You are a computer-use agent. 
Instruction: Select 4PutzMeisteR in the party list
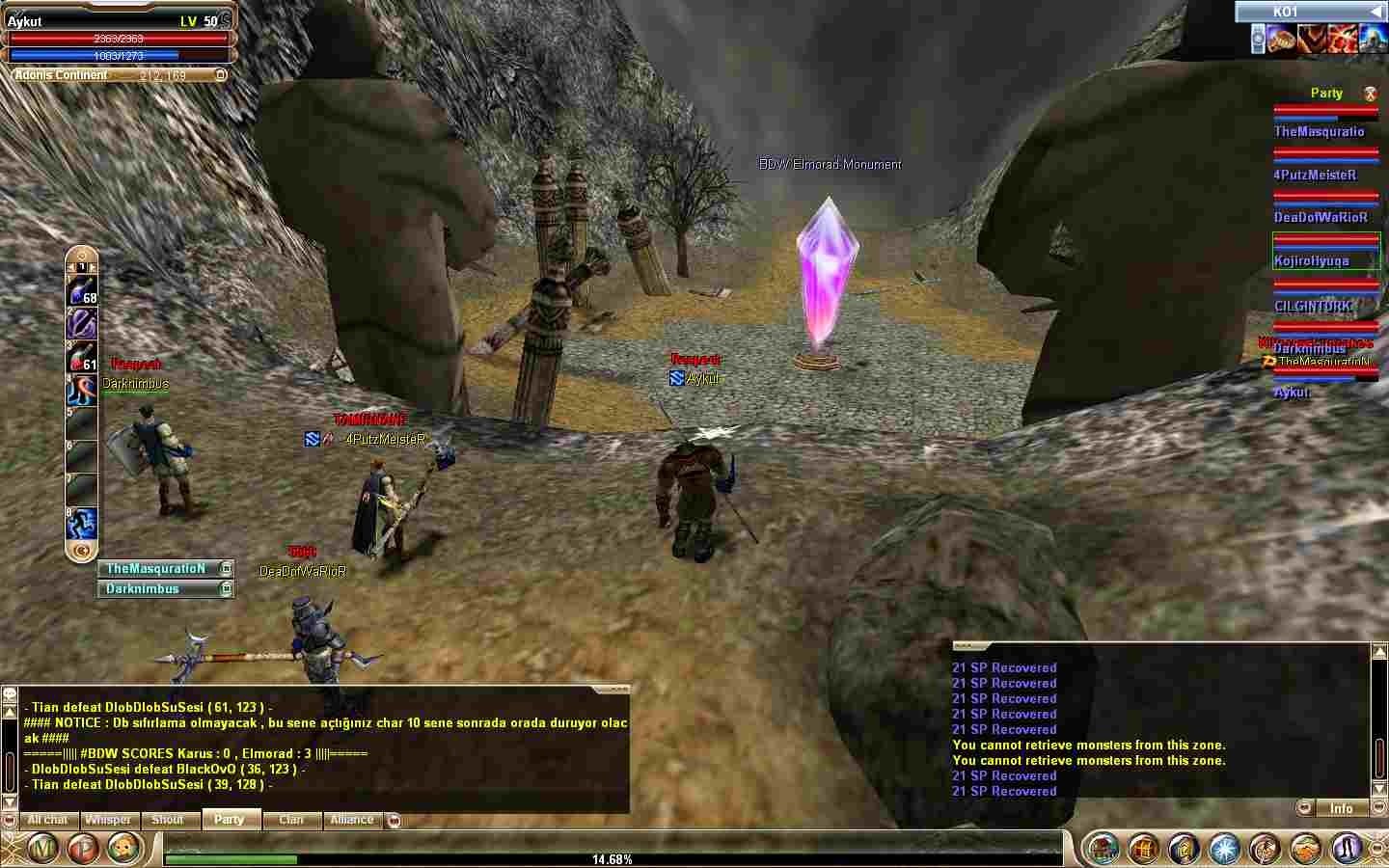pyautogui.click(x=1315, y=175)
